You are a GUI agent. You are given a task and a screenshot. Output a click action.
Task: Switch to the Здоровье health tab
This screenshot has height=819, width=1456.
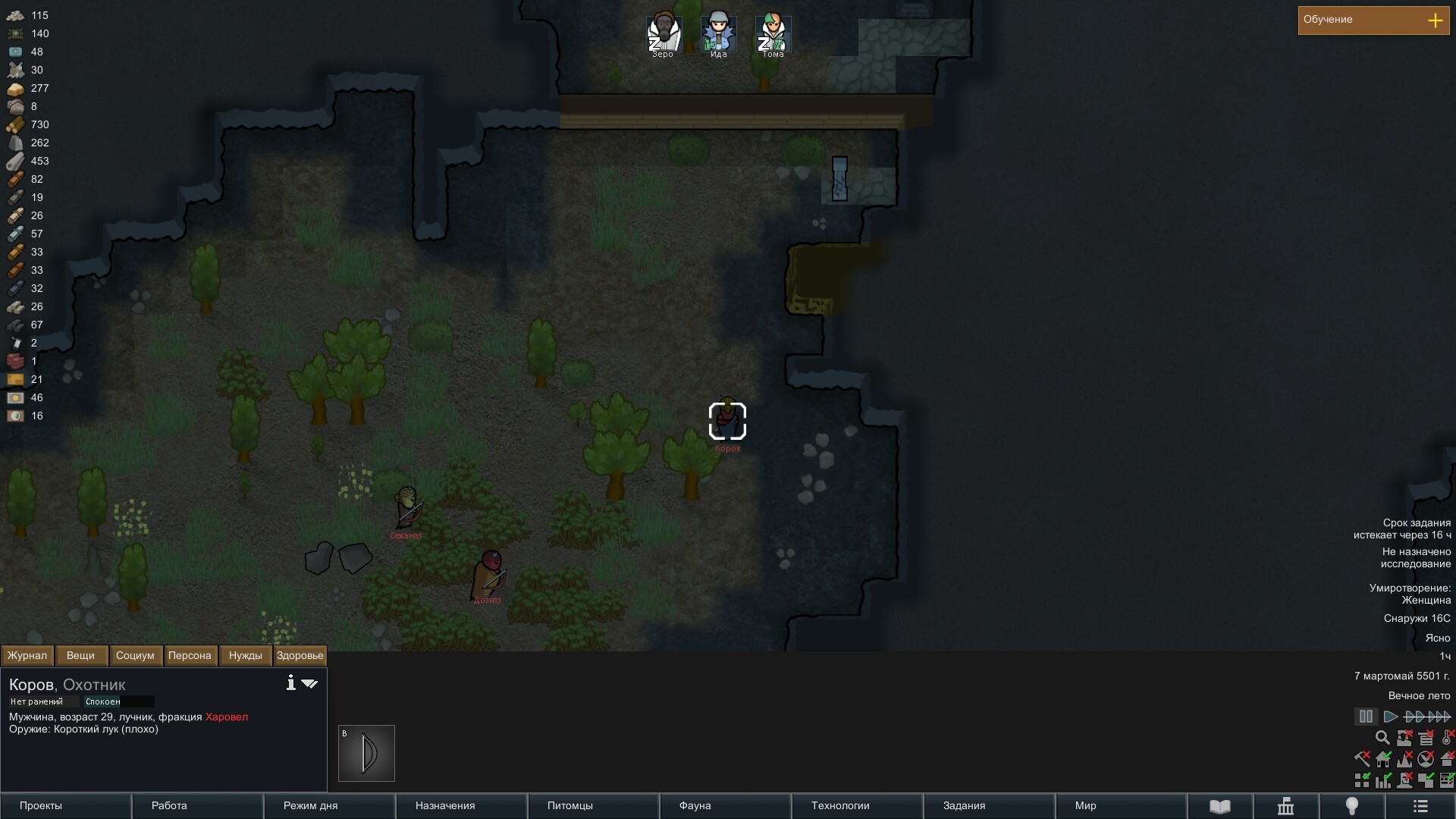(300, 655)
